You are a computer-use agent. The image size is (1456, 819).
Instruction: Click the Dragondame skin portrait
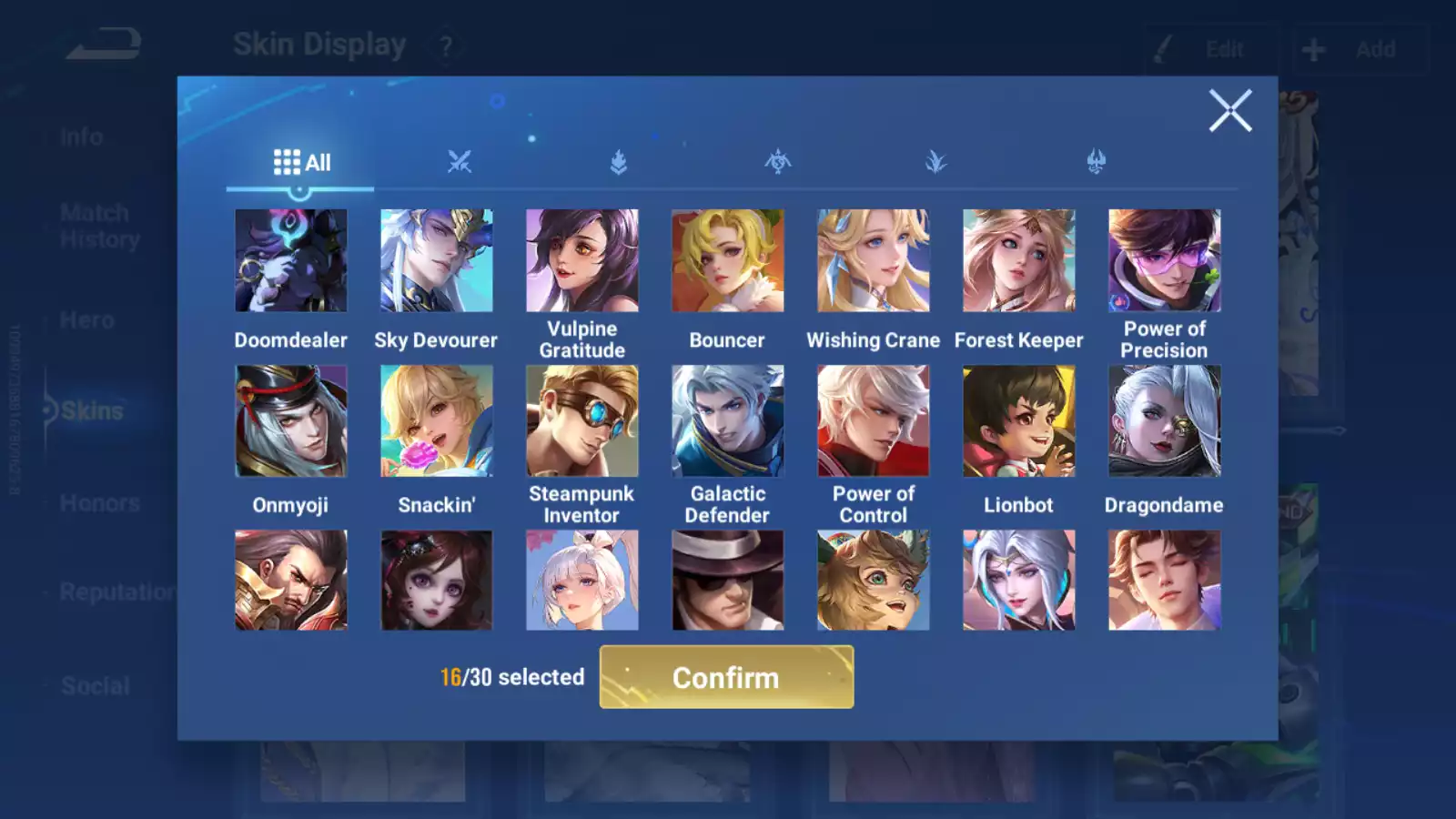pyautogui.click(x=1164, y=420)
